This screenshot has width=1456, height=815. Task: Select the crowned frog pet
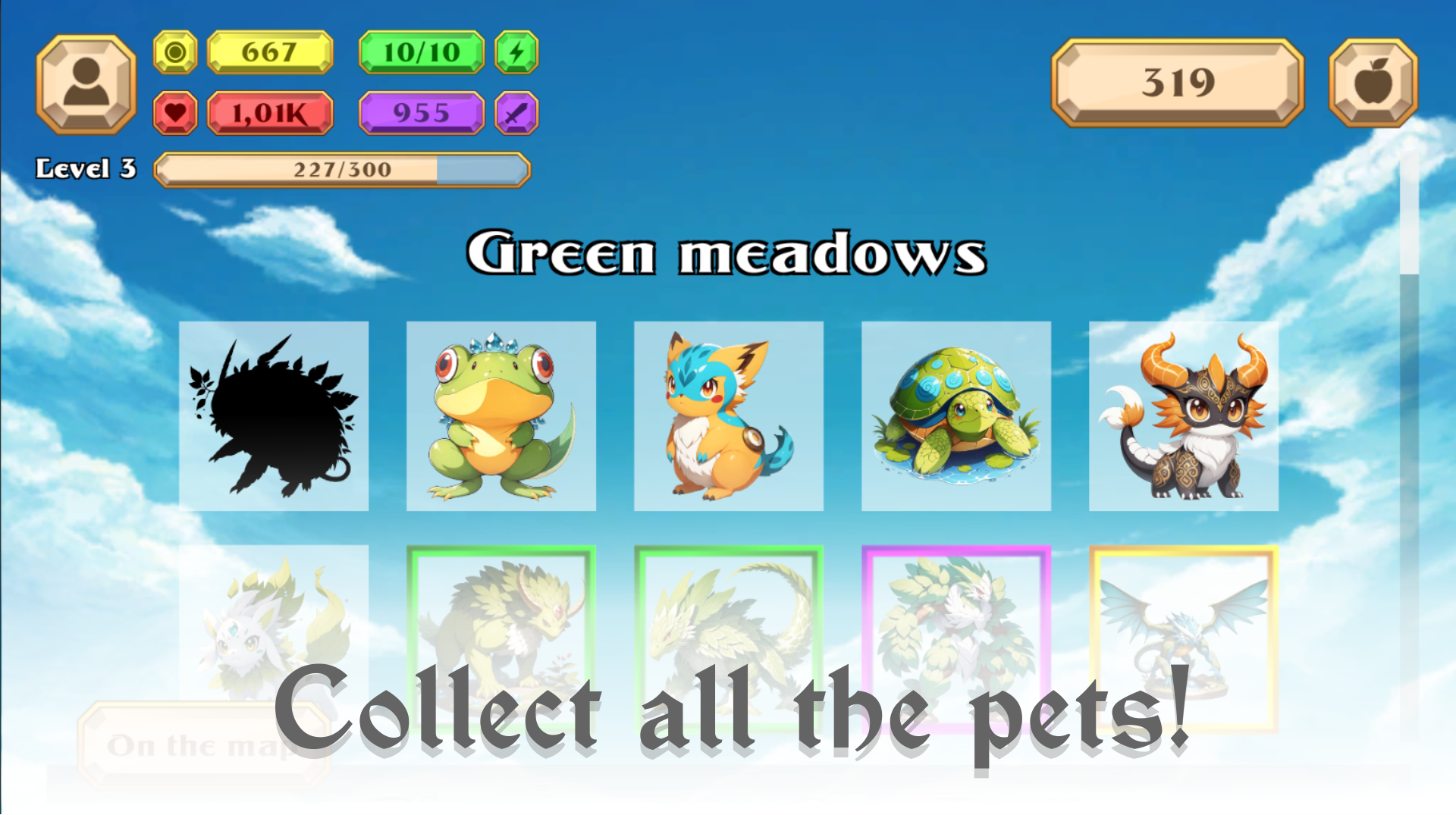coord(501,417)
